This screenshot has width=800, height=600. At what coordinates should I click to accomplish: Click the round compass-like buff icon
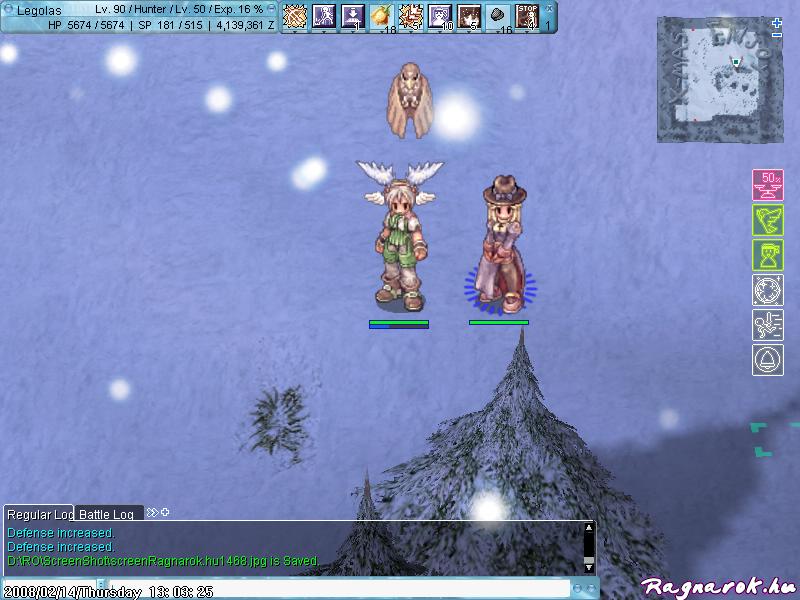coord(767,290)
